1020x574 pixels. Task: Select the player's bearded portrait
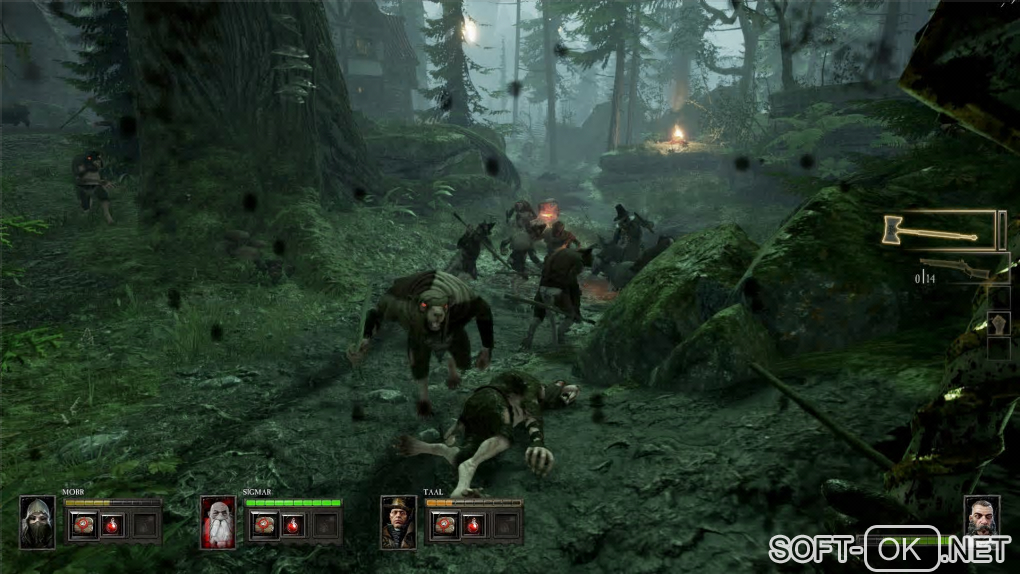point(982,518)
